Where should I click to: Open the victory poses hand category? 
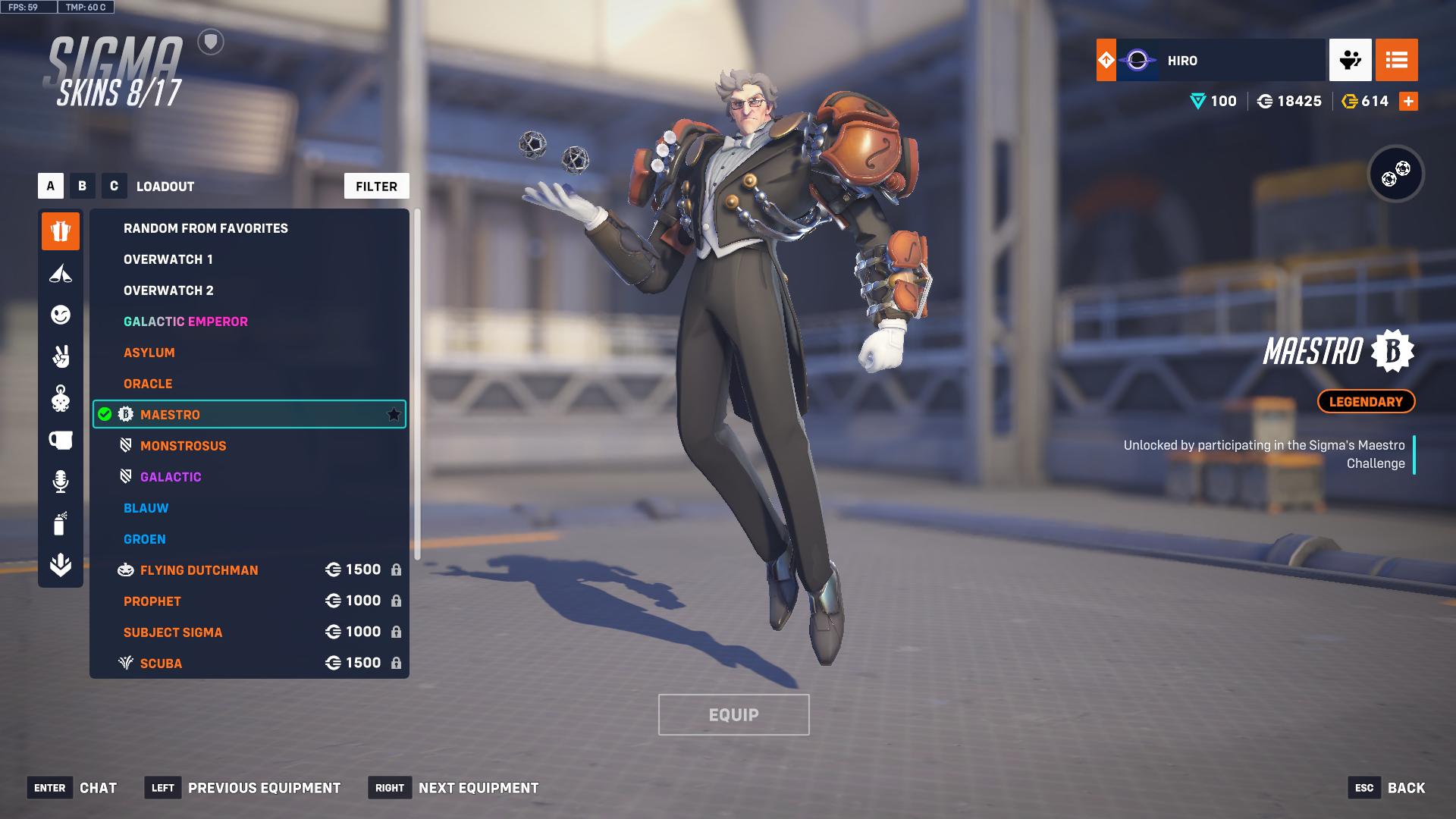pyautogui.click(x=61, y=356)
